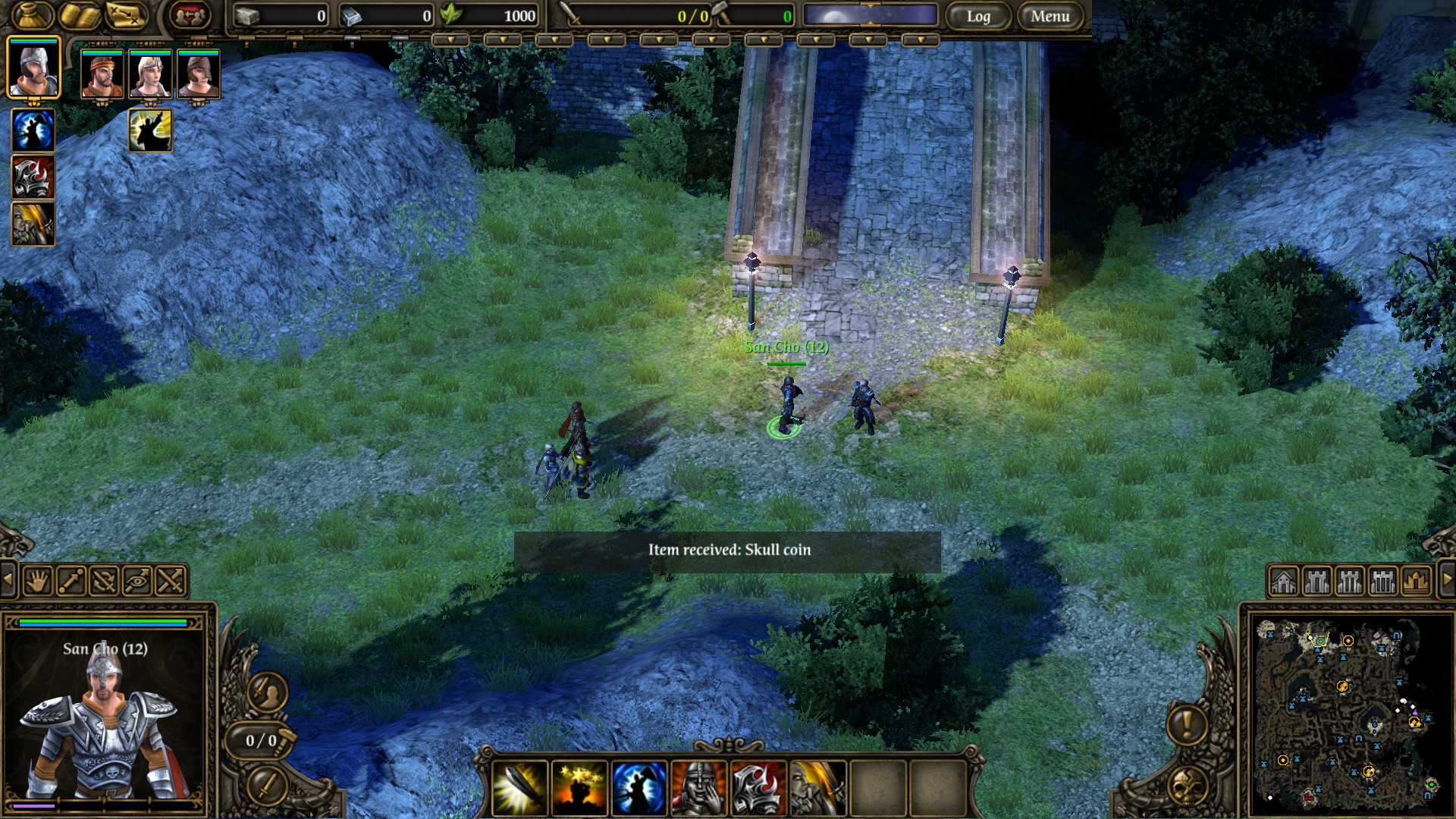Open the quest book icon
Viewport: 1456px width, 819px height.
point(80,16)
